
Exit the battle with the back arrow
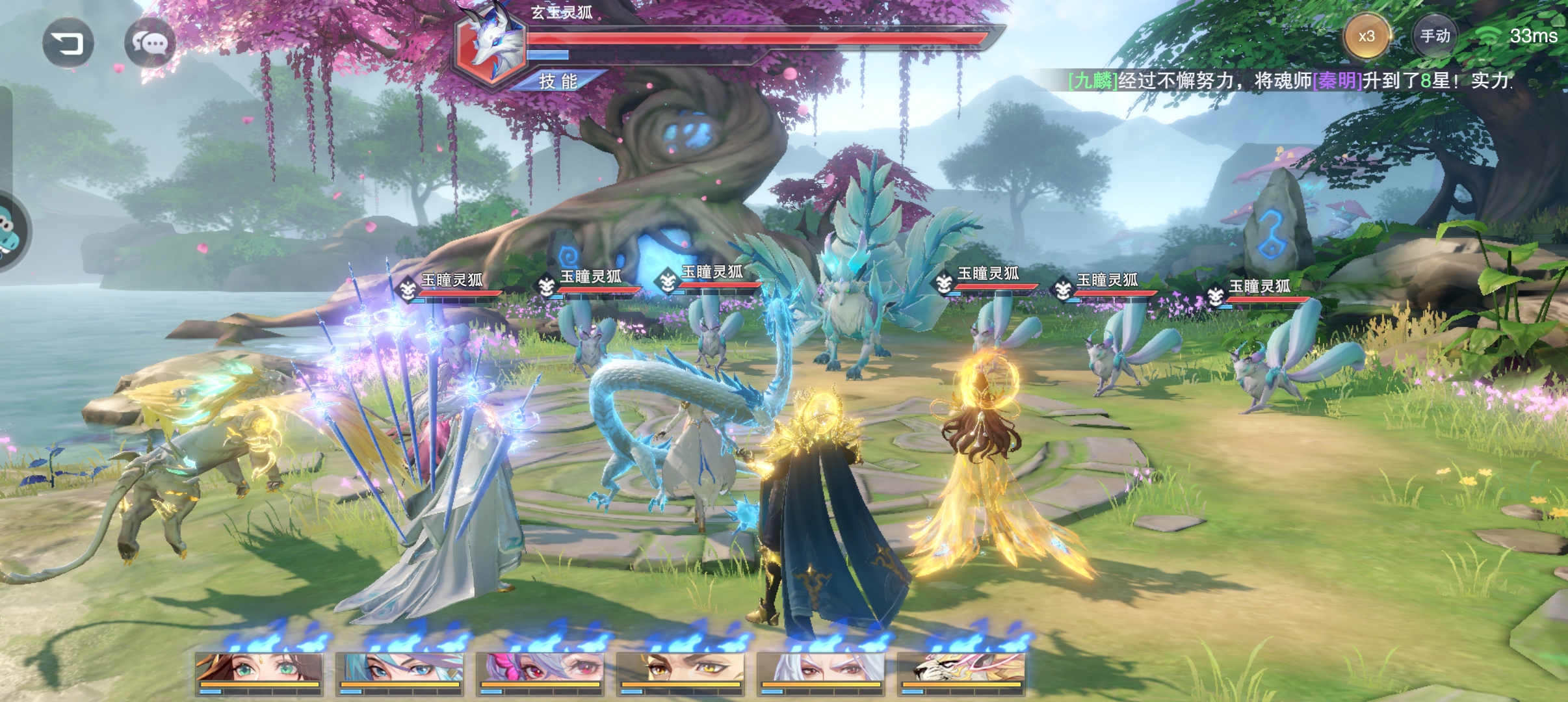68,43
